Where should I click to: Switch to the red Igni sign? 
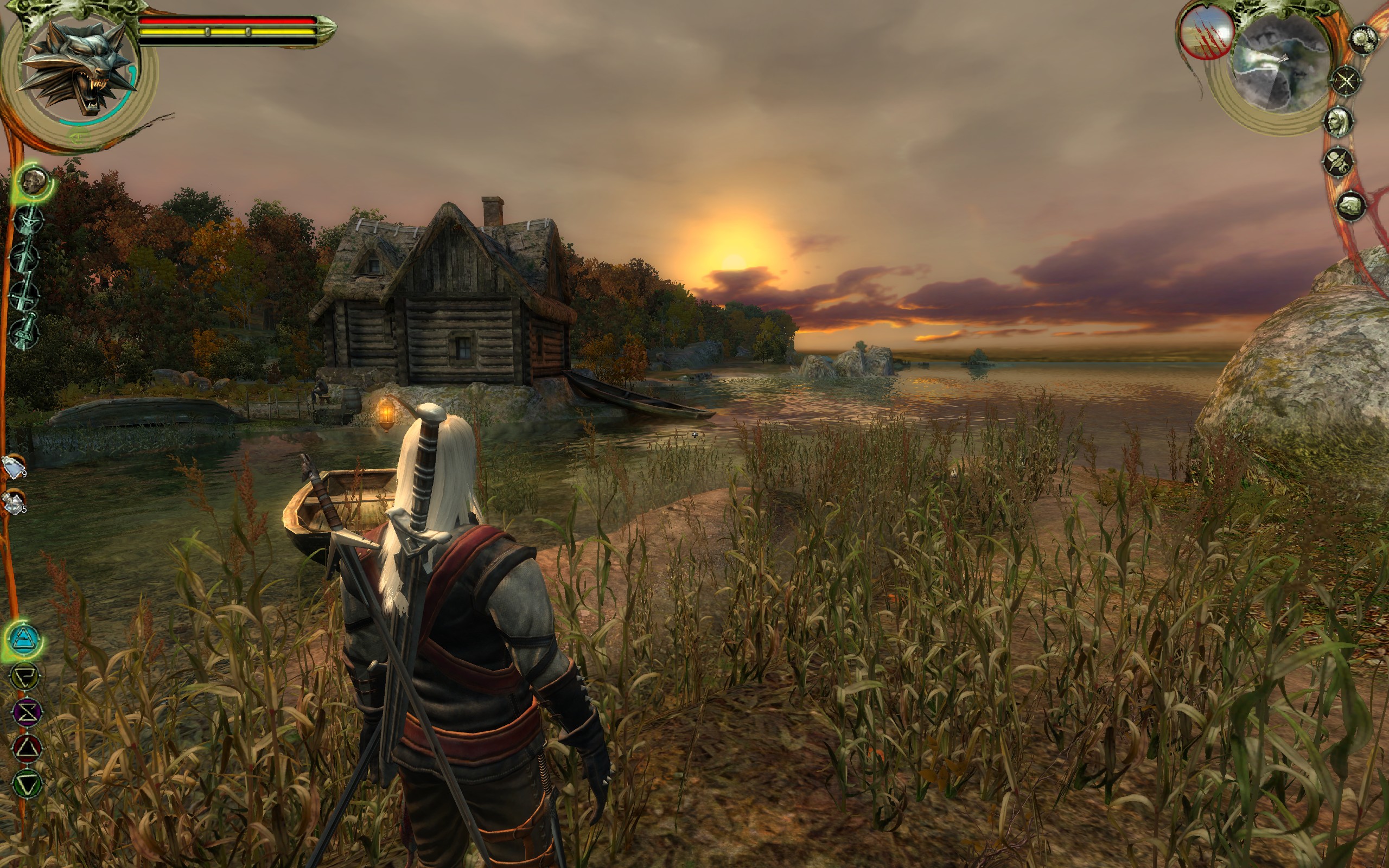click(27, 748)
